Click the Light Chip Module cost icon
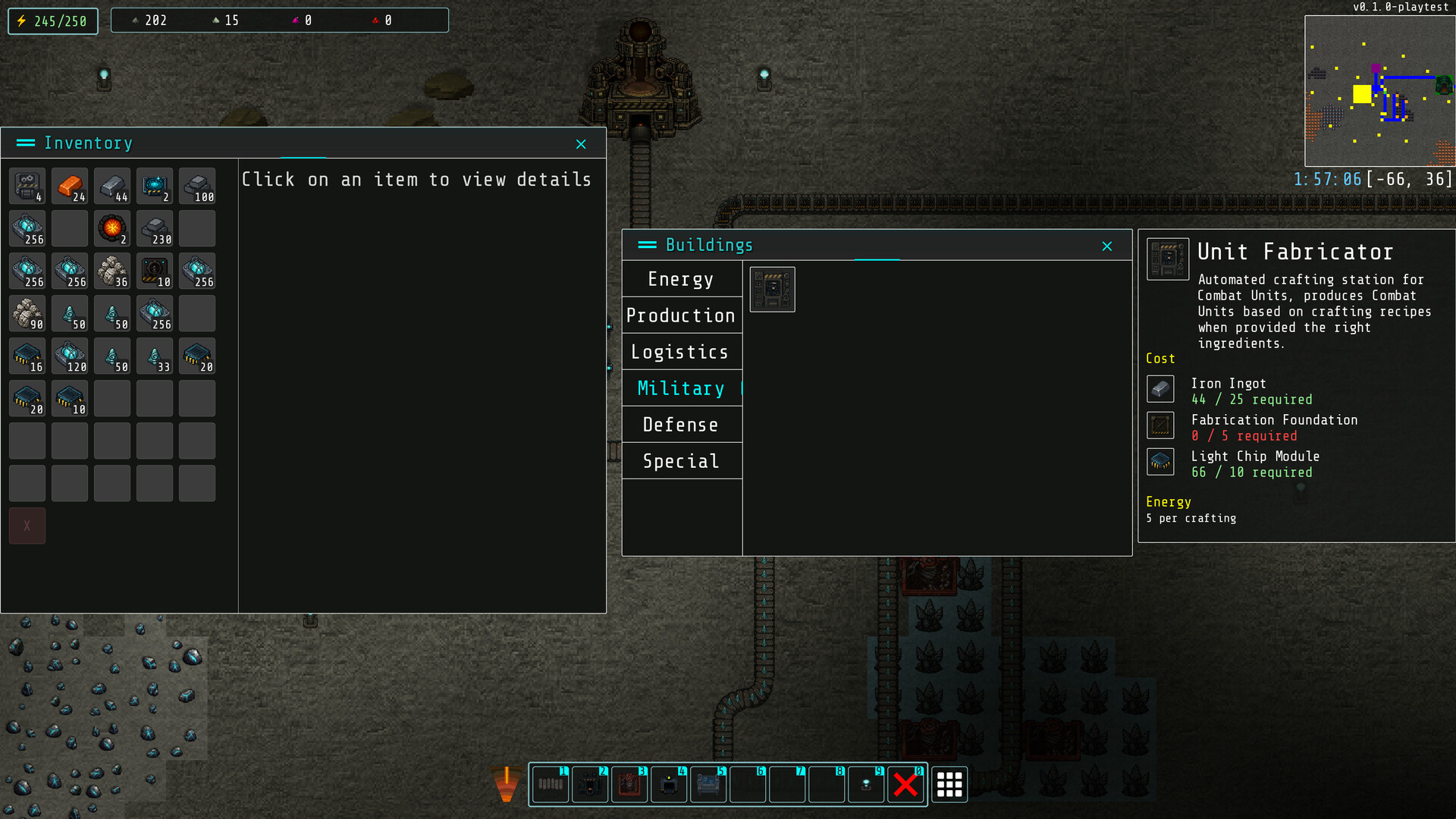 point(1159,461)
